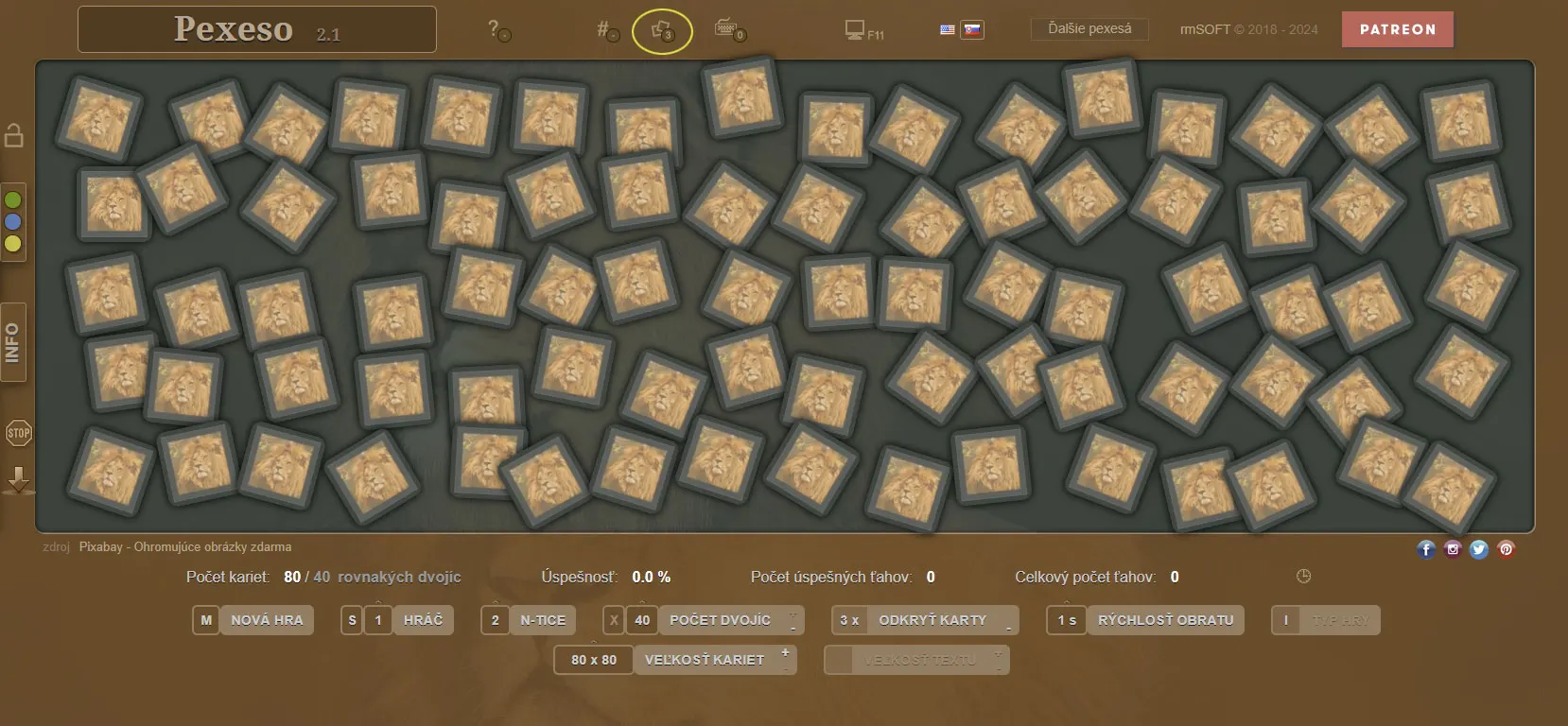Adjust the Počet dvojíc pairs count
1568x726 pixels.
720,620
